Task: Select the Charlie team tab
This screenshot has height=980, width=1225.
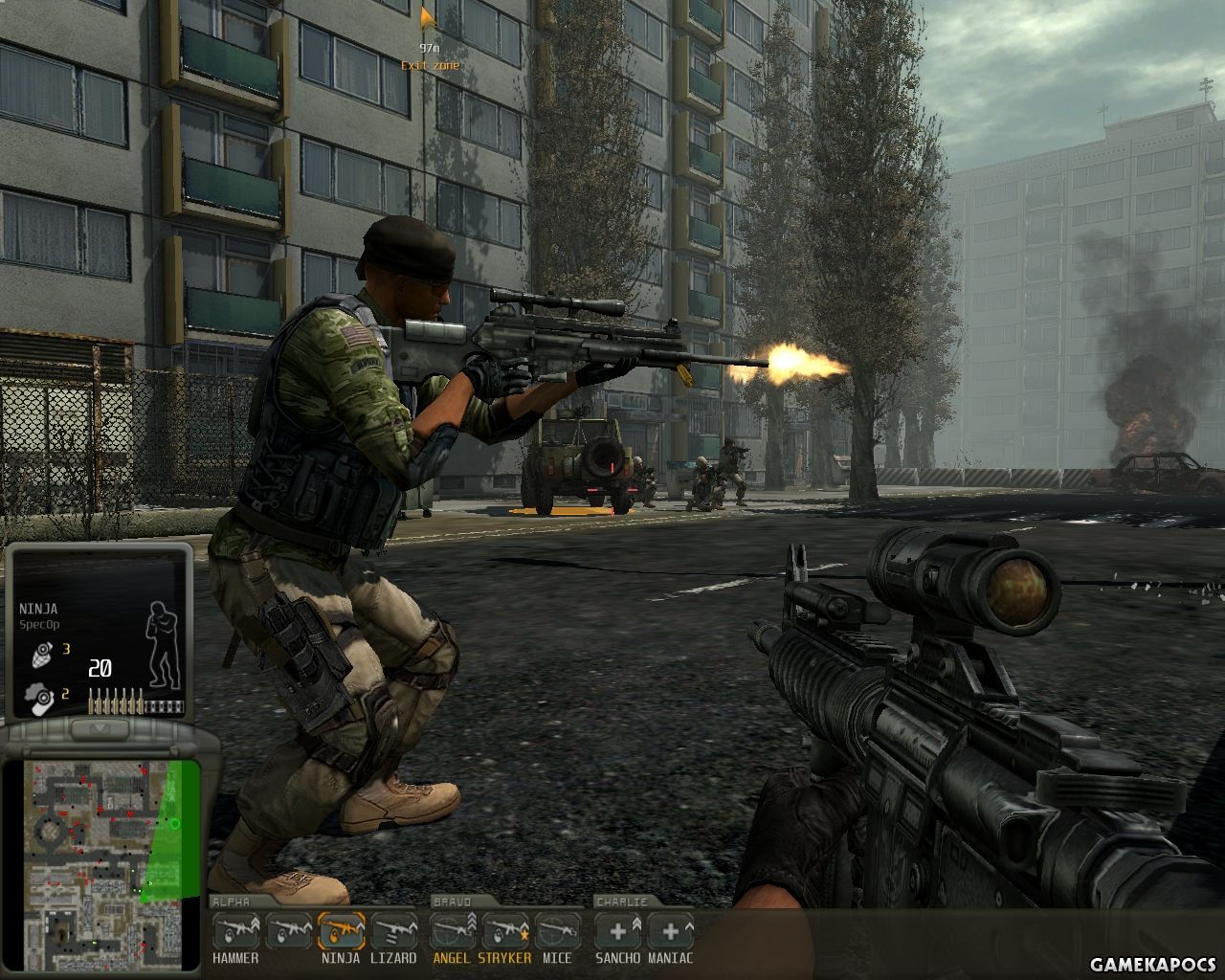Action: (621, 902)
